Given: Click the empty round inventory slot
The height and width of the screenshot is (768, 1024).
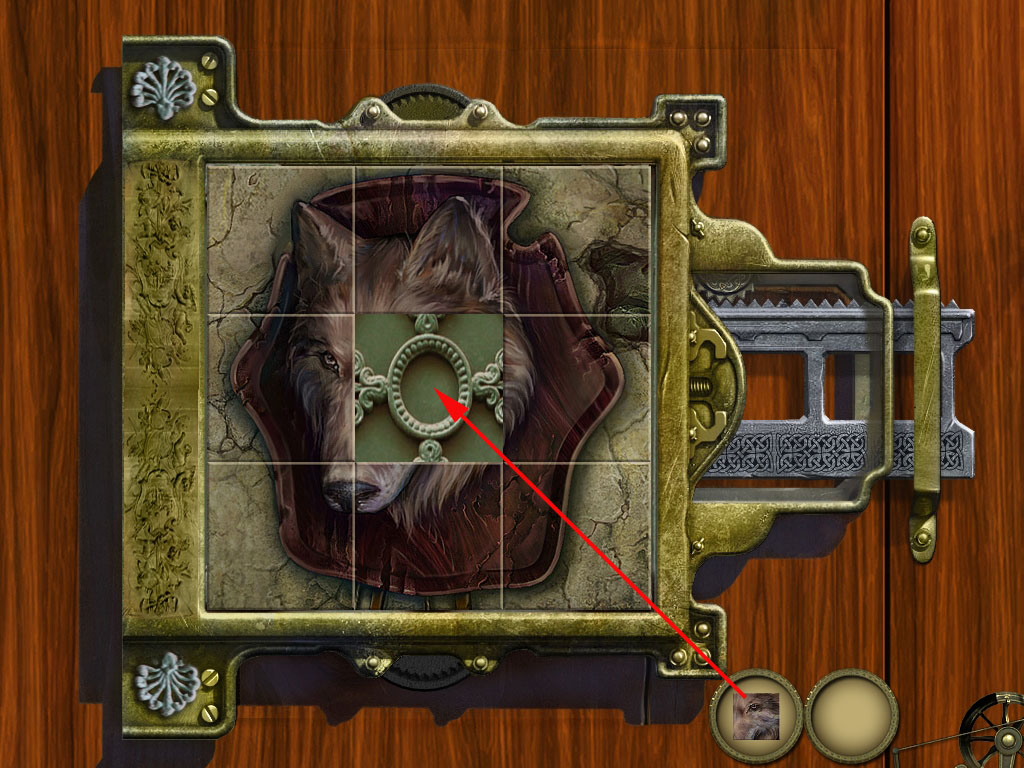Looking at the screenshot, I should click(852, 716).
